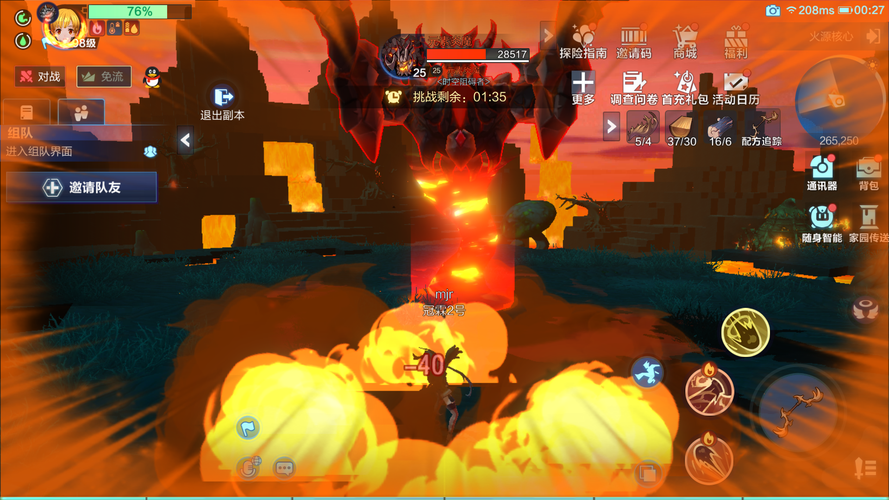Image resolution: width=889 pixels, height=500 pixels.
Task: Open the 通讯器 communicator
Action: tap(822, 172)
